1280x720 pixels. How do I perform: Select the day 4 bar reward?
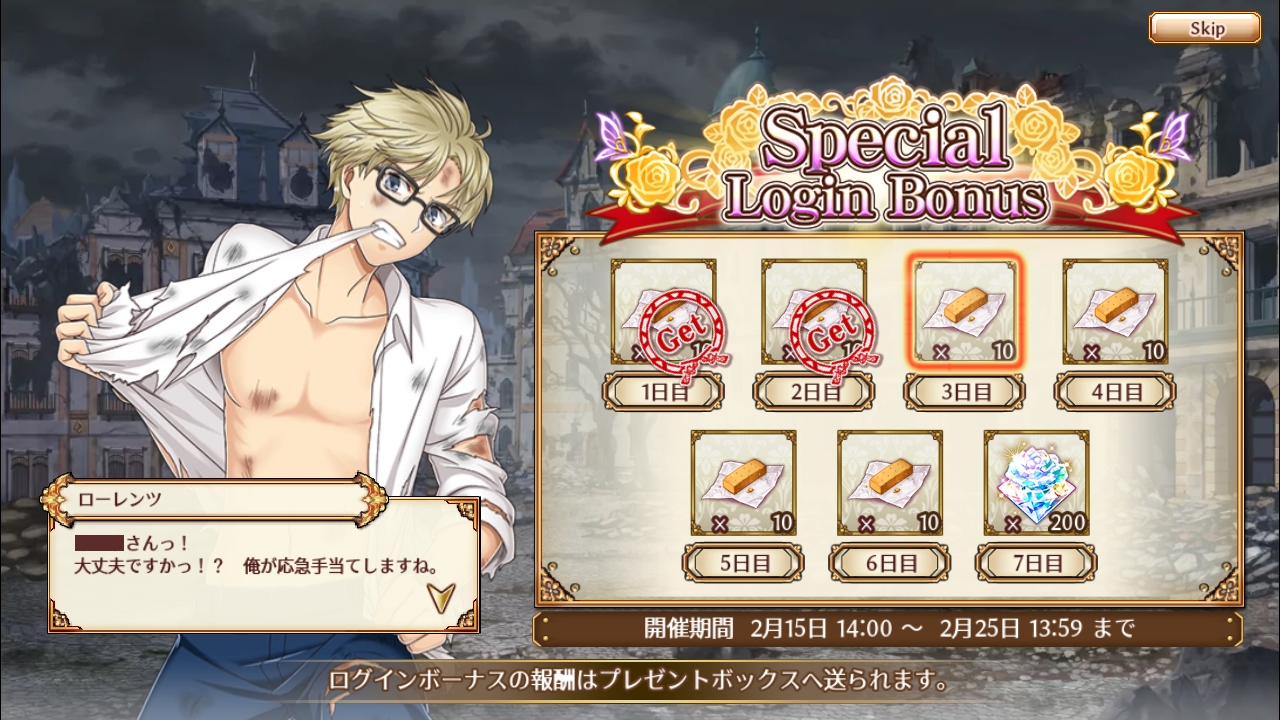(x=1115, y=312)
